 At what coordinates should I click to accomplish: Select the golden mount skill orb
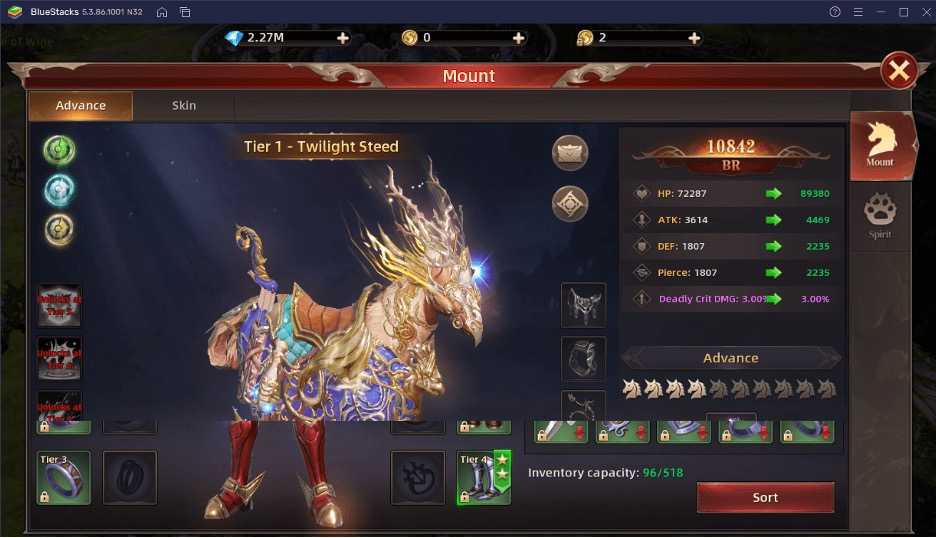[x=60, y=230]
